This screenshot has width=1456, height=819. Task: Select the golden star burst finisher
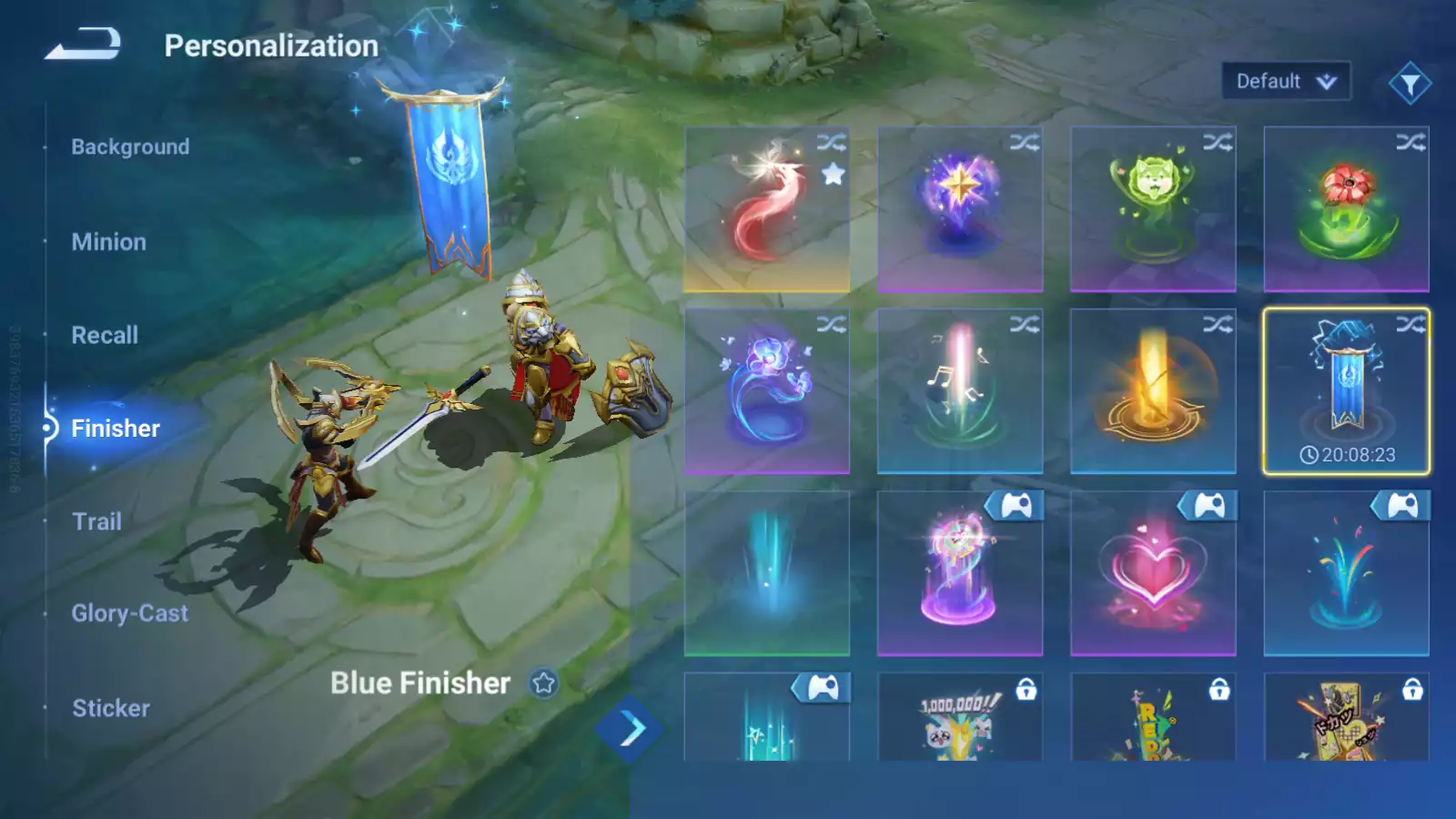point(959,209)
